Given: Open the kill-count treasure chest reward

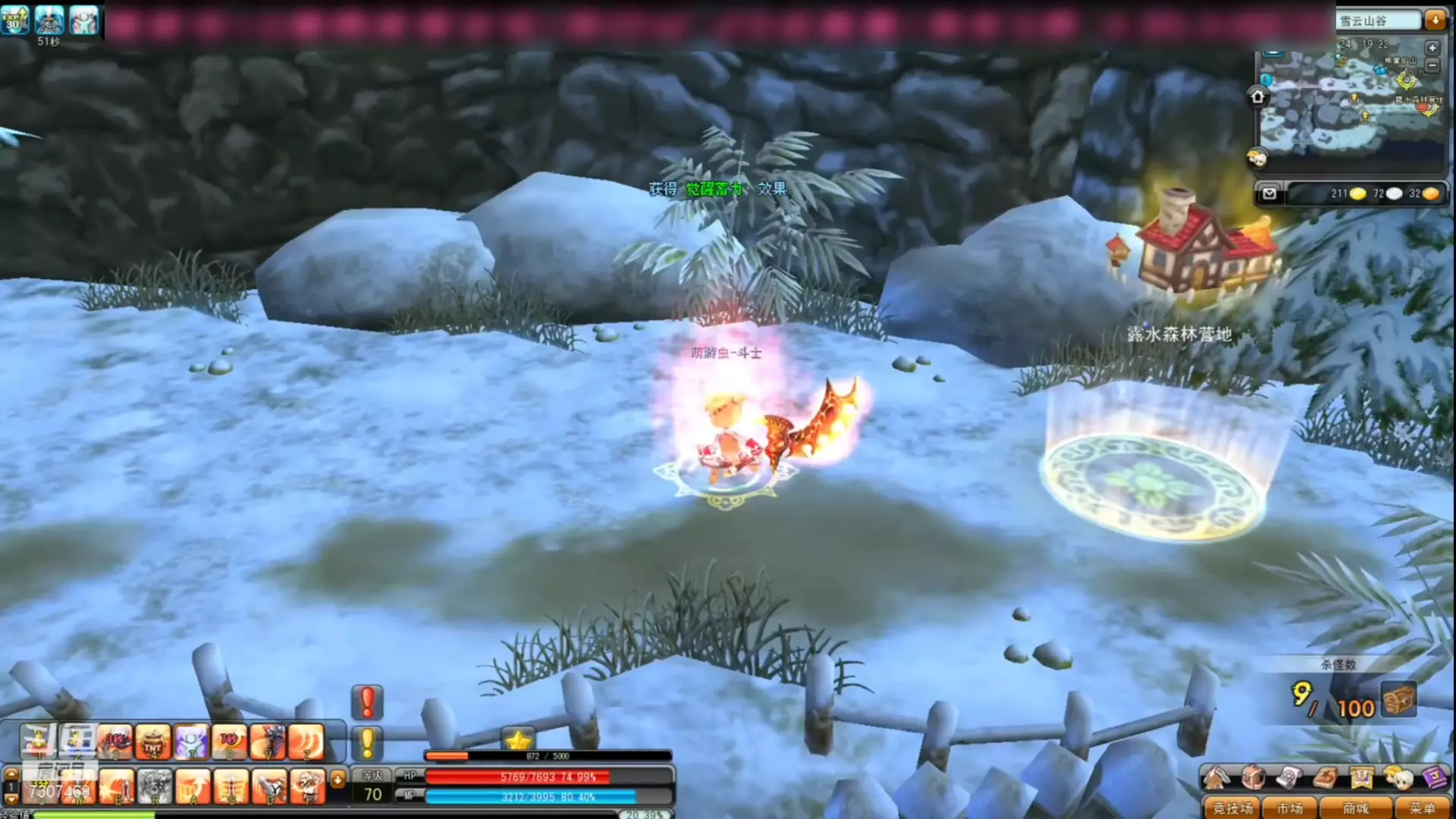Looking at the screenshot, I should pos(1399,700).
